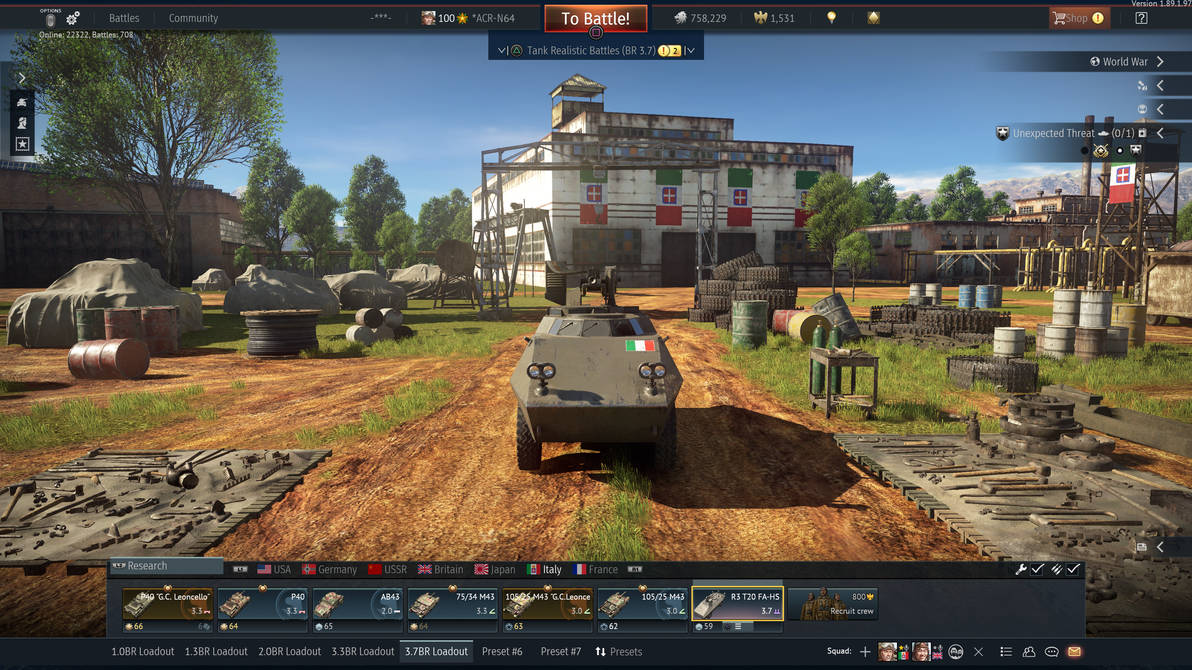Image resolution: width=1192 pixels, height=670 pixels.
Task: Switch to the USA nation tab
Action: (x=274, y=569)
